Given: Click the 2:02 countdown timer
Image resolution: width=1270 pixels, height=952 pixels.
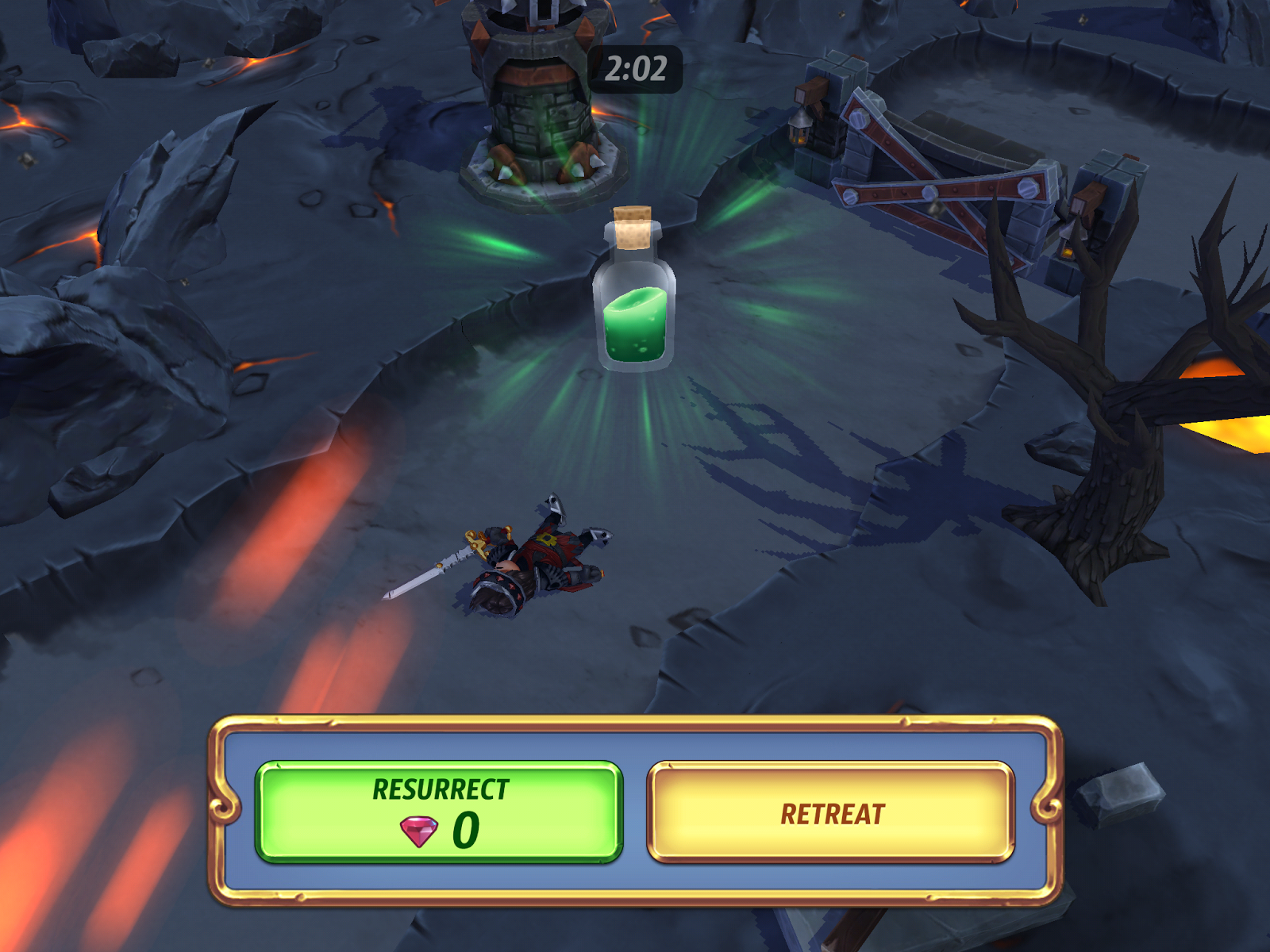Looking at the screenshot, I should click(635, 69).
